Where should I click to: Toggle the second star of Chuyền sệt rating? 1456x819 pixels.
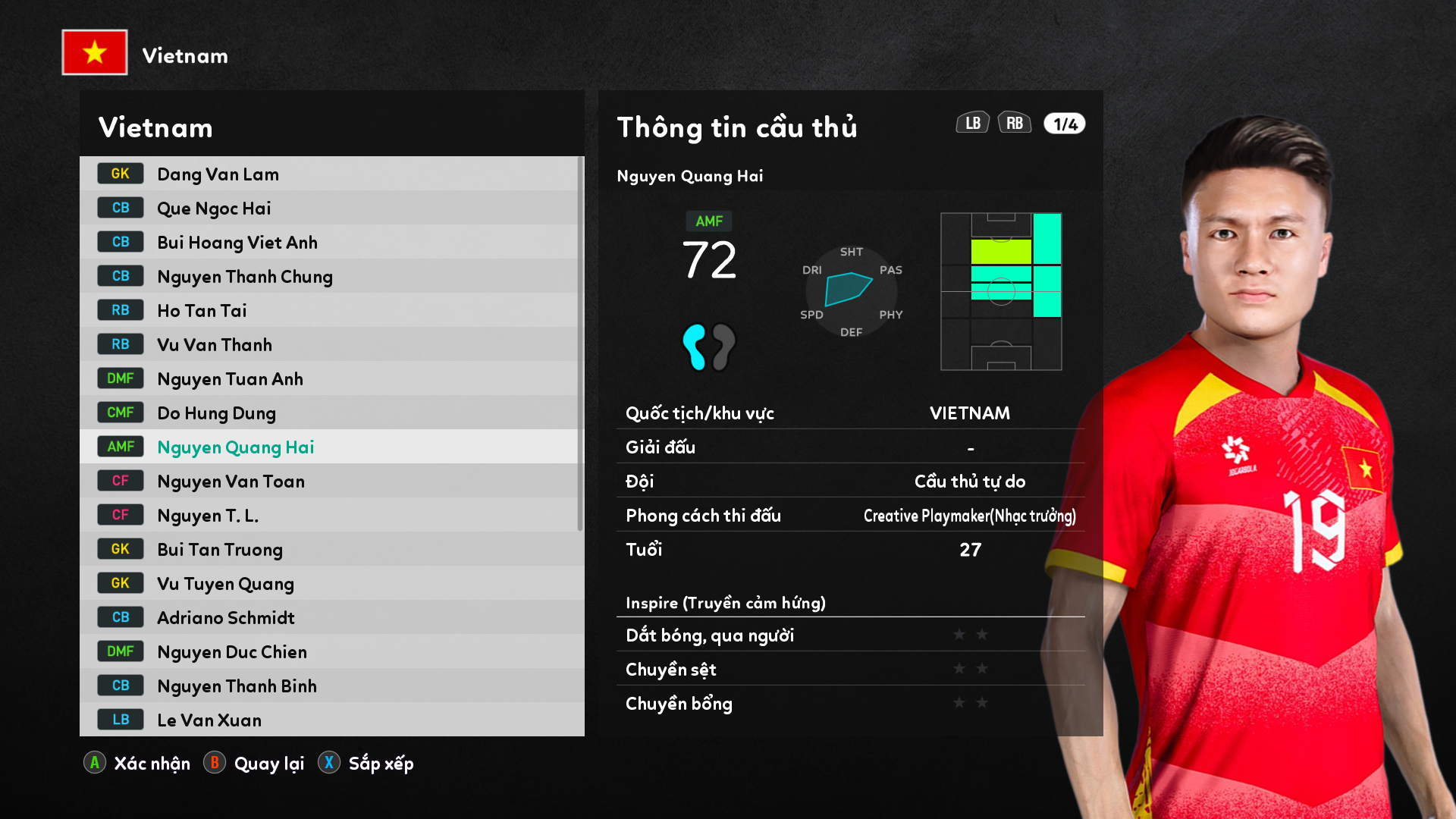click(x=983, y=669)
